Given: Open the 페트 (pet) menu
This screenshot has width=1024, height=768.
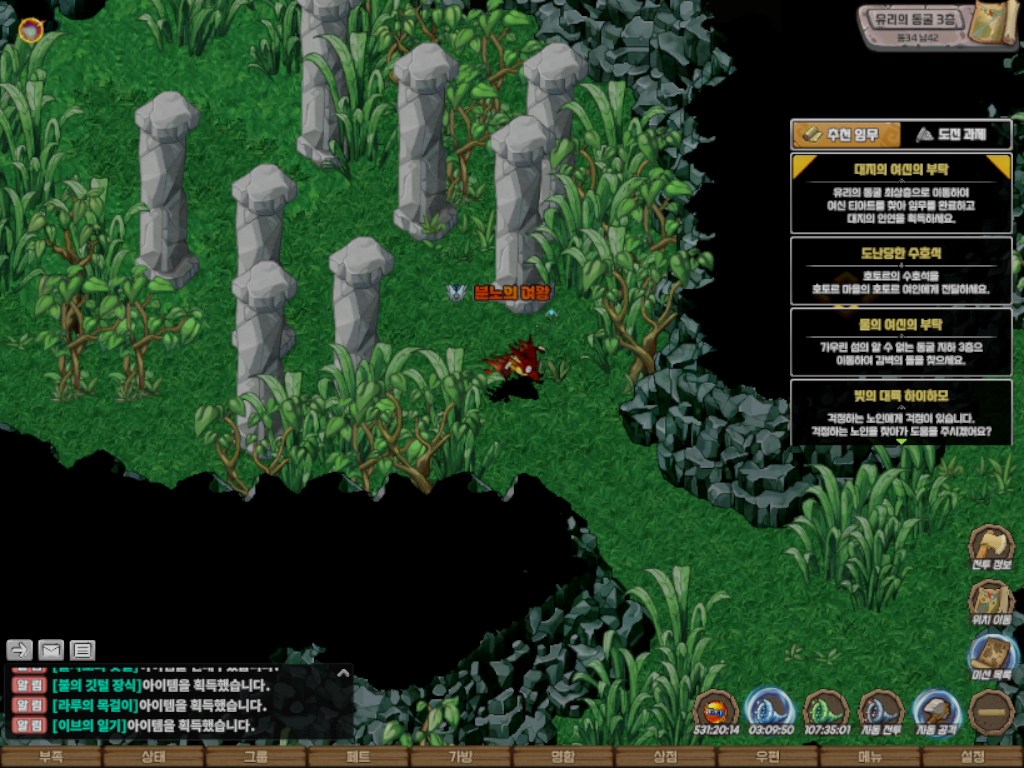Looking at the screenshot, I should (358, 757).
